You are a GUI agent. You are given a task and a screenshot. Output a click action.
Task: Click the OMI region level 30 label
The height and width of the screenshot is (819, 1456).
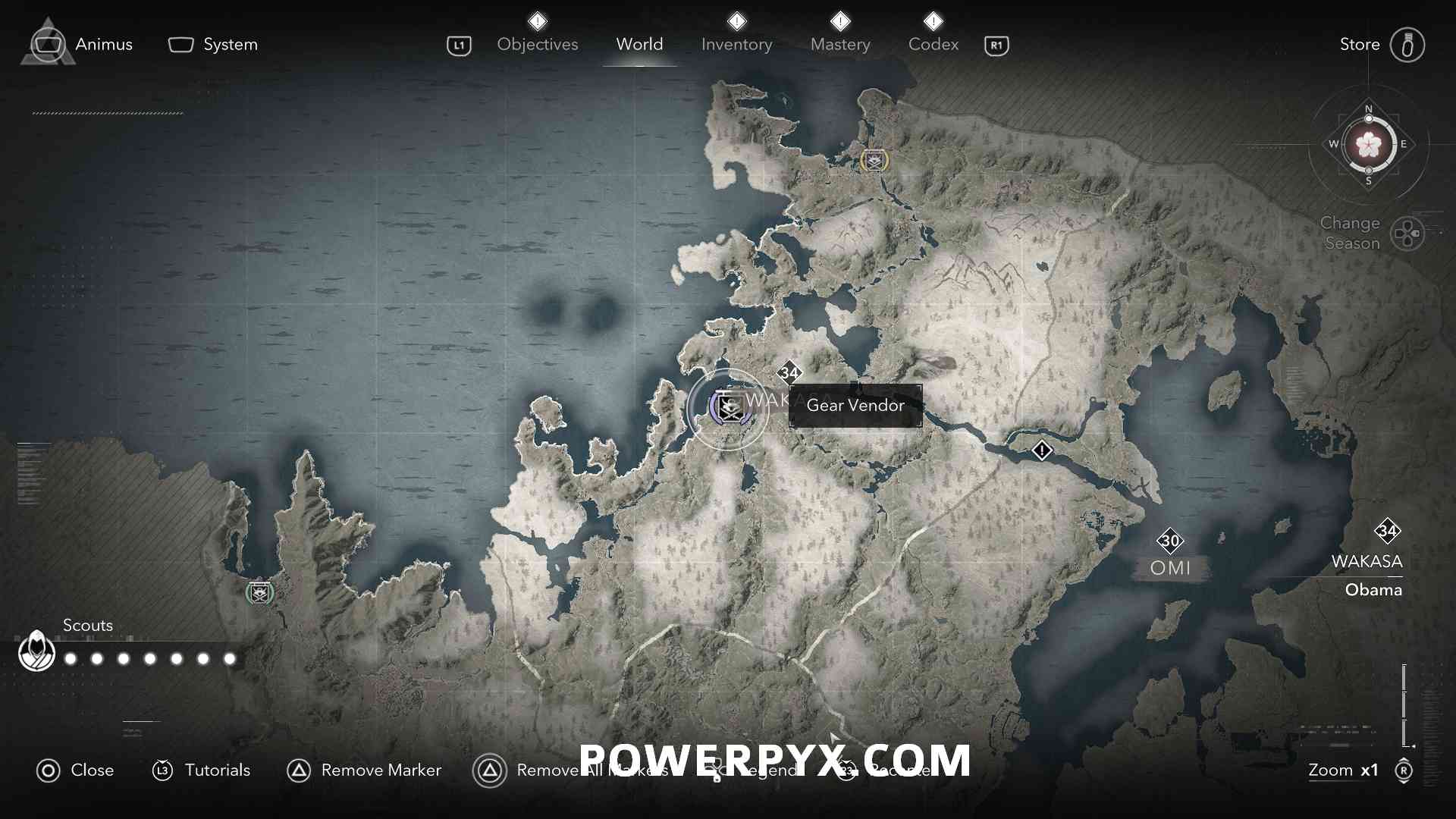1170,541
